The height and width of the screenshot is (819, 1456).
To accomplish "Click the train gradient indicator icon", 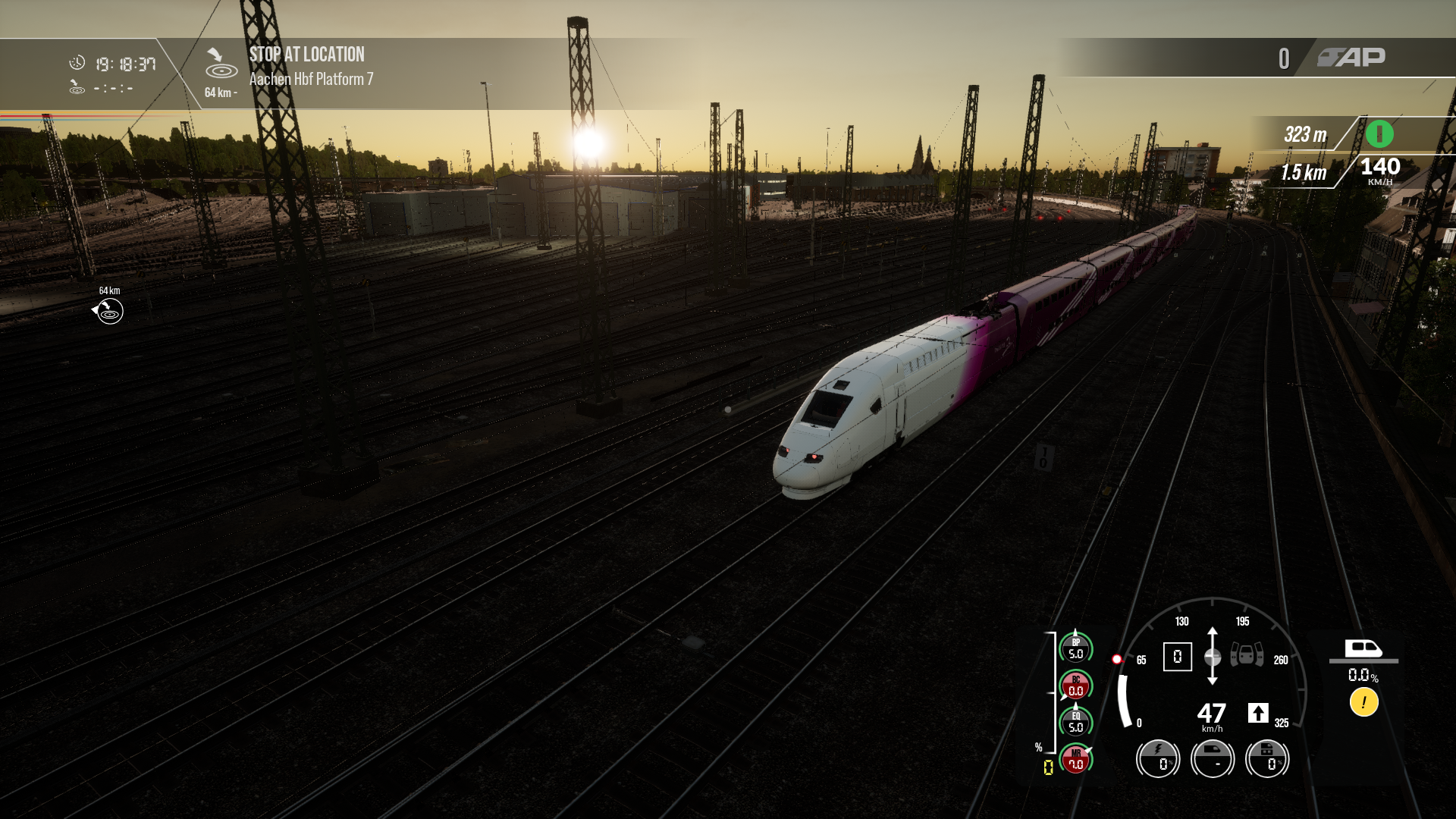I will click(1363, 649).
